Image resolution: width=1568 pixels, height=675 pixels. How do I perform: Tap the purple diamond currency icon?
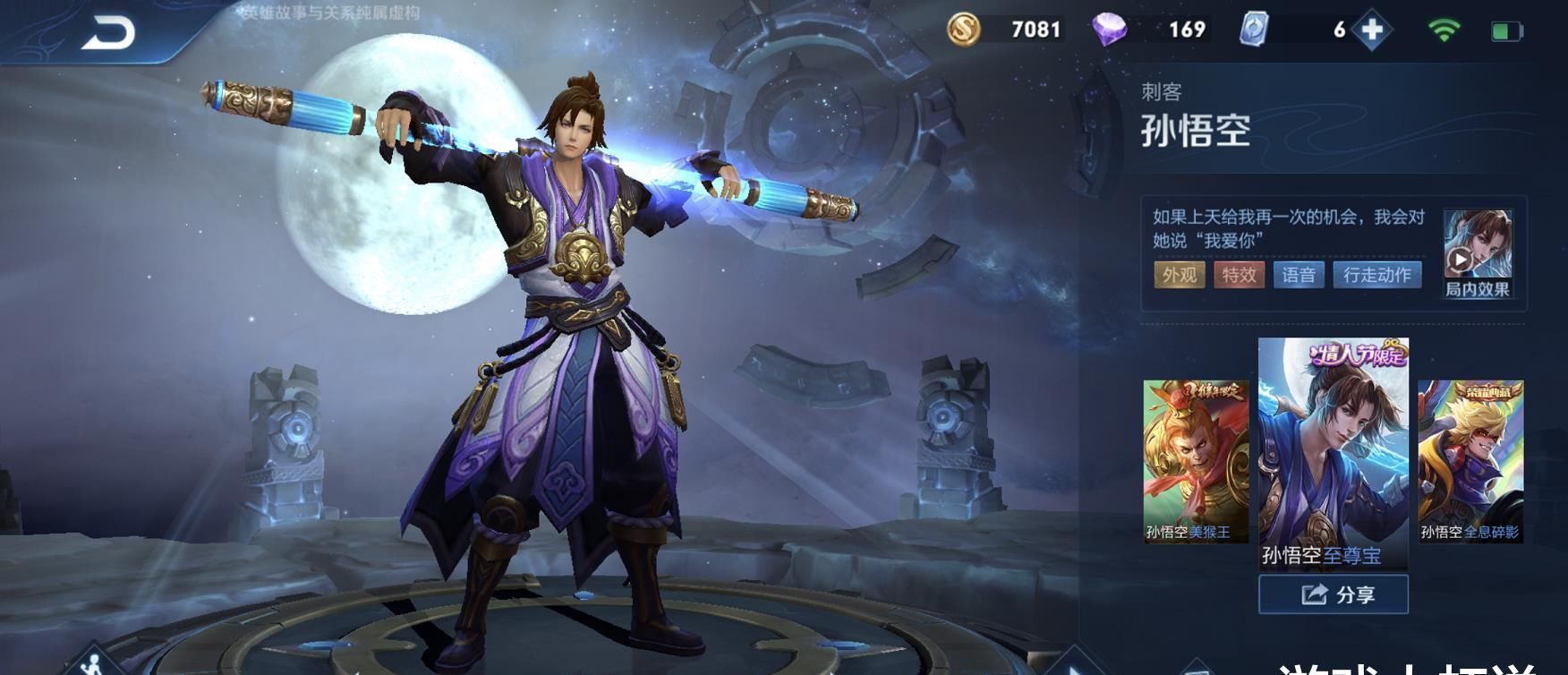(x=1110, y=30)
